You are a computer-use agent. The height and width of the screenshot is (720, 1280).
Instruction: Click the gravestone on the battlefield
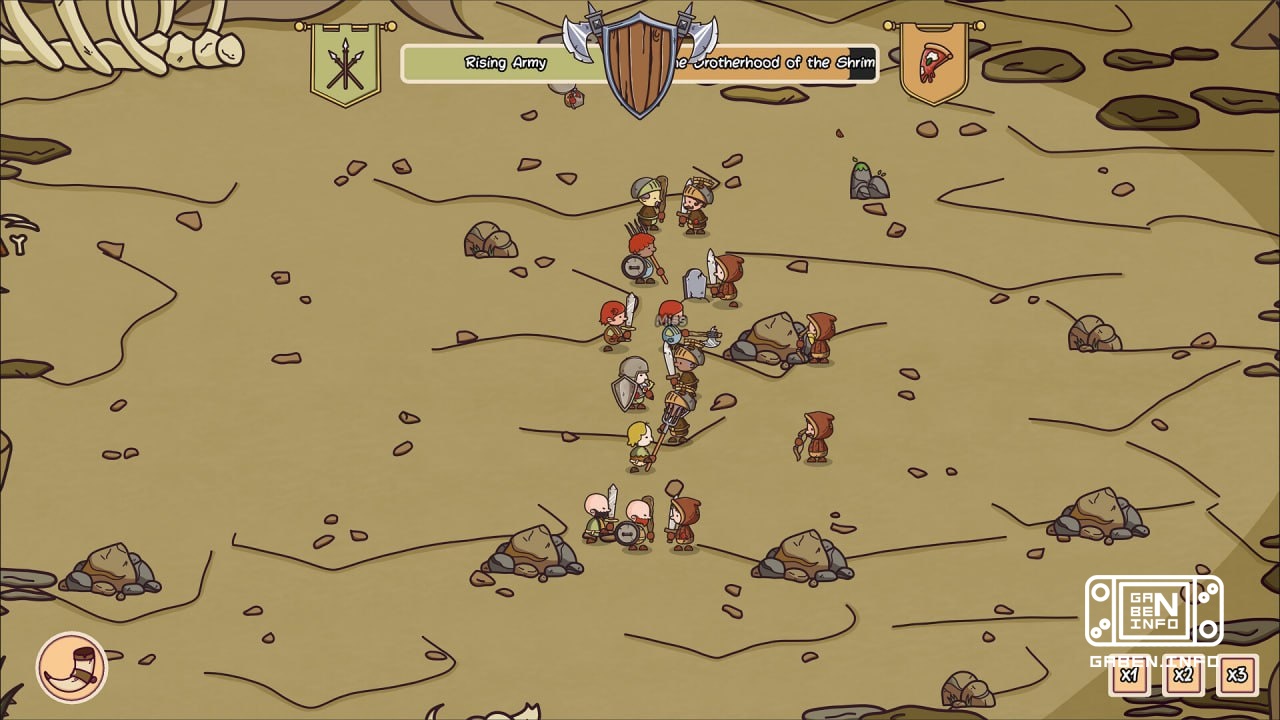[694, 287]
